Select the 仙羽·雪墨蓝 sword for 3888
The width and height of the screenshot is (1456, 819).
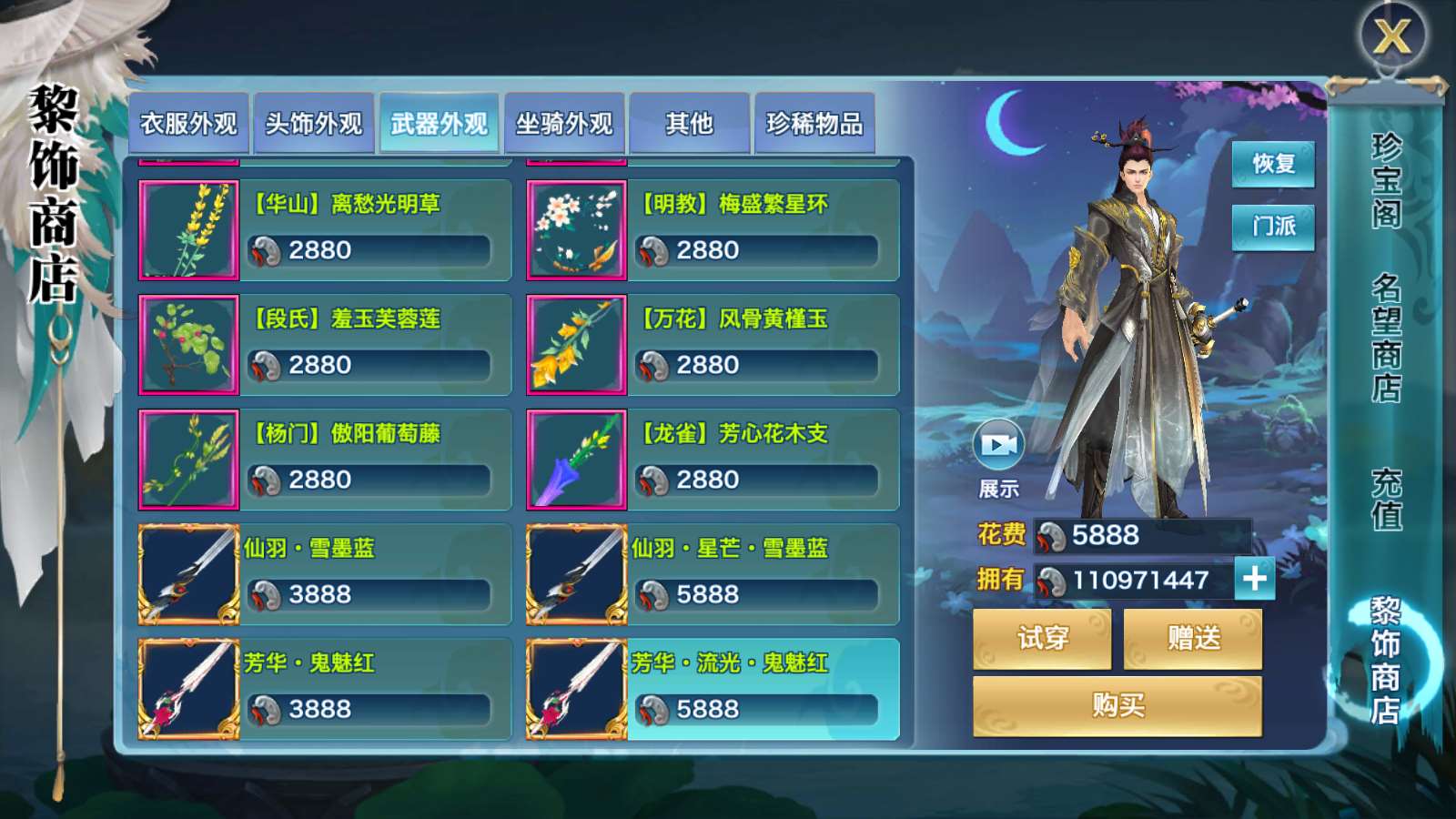[x=325, y=573]
